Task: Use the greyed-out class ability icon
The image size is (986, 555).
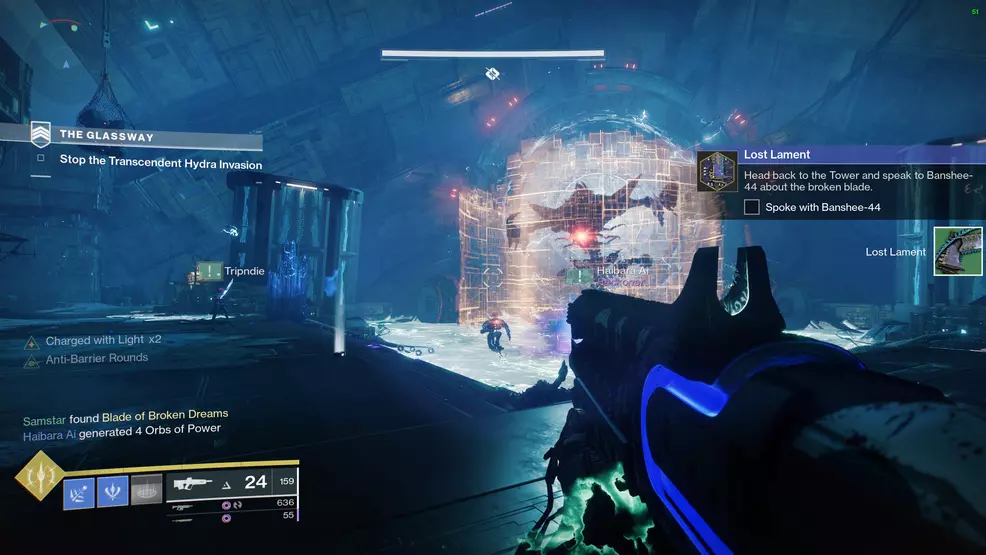Action: tap(146, 490)
